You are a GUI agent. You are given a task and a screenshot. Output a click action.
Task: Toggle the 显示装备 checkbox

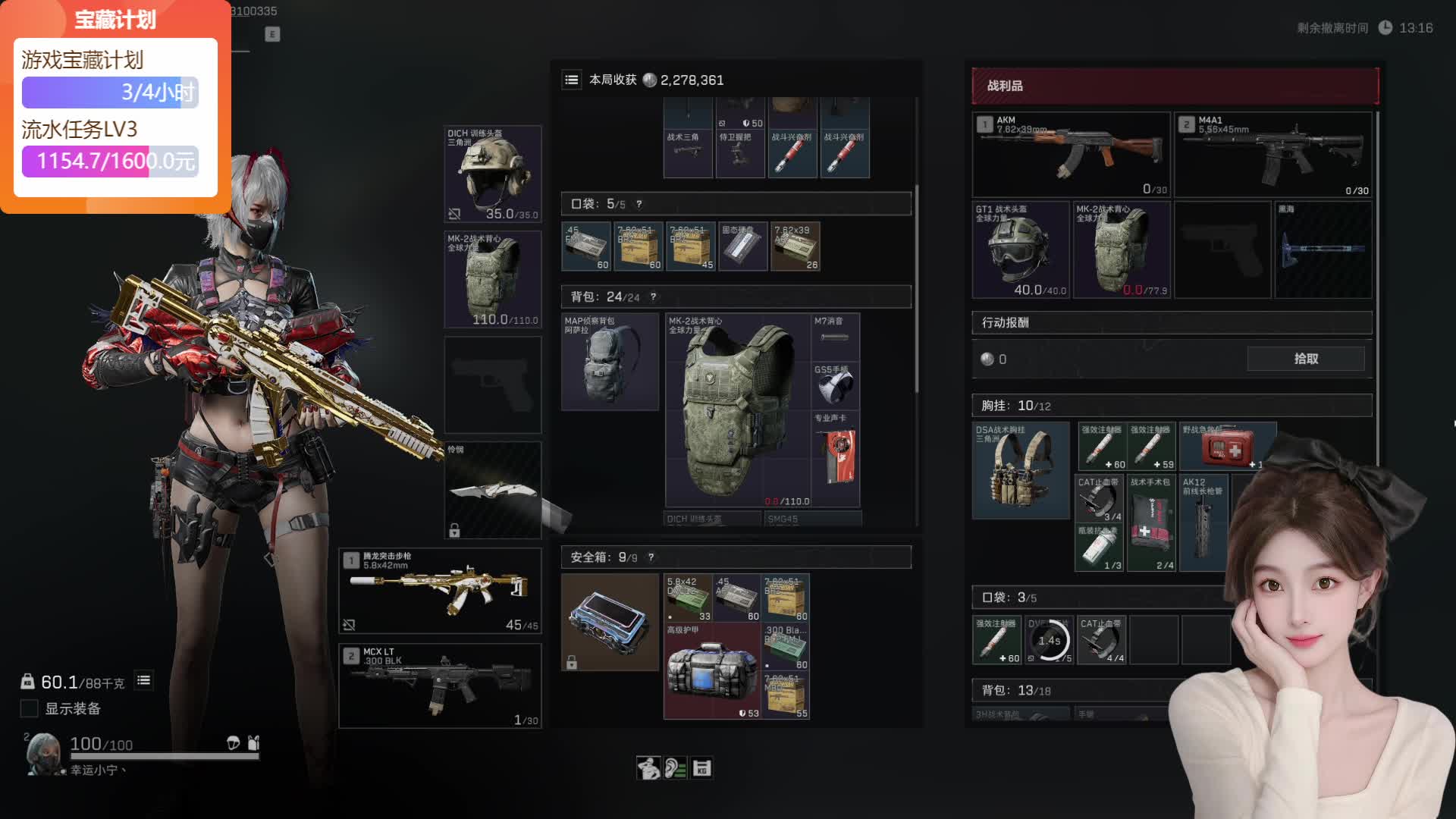(30, 708)
